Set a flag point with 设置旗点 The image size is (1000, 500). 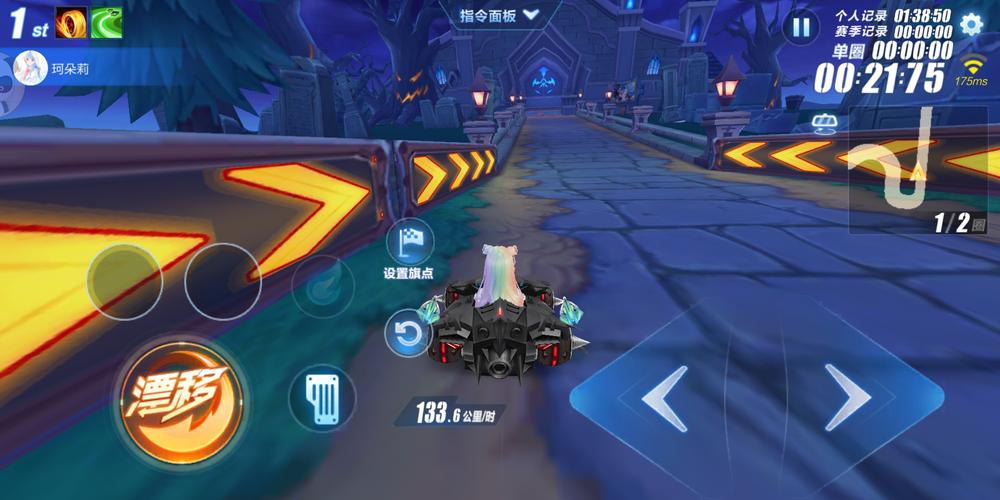tap(409, 243)
